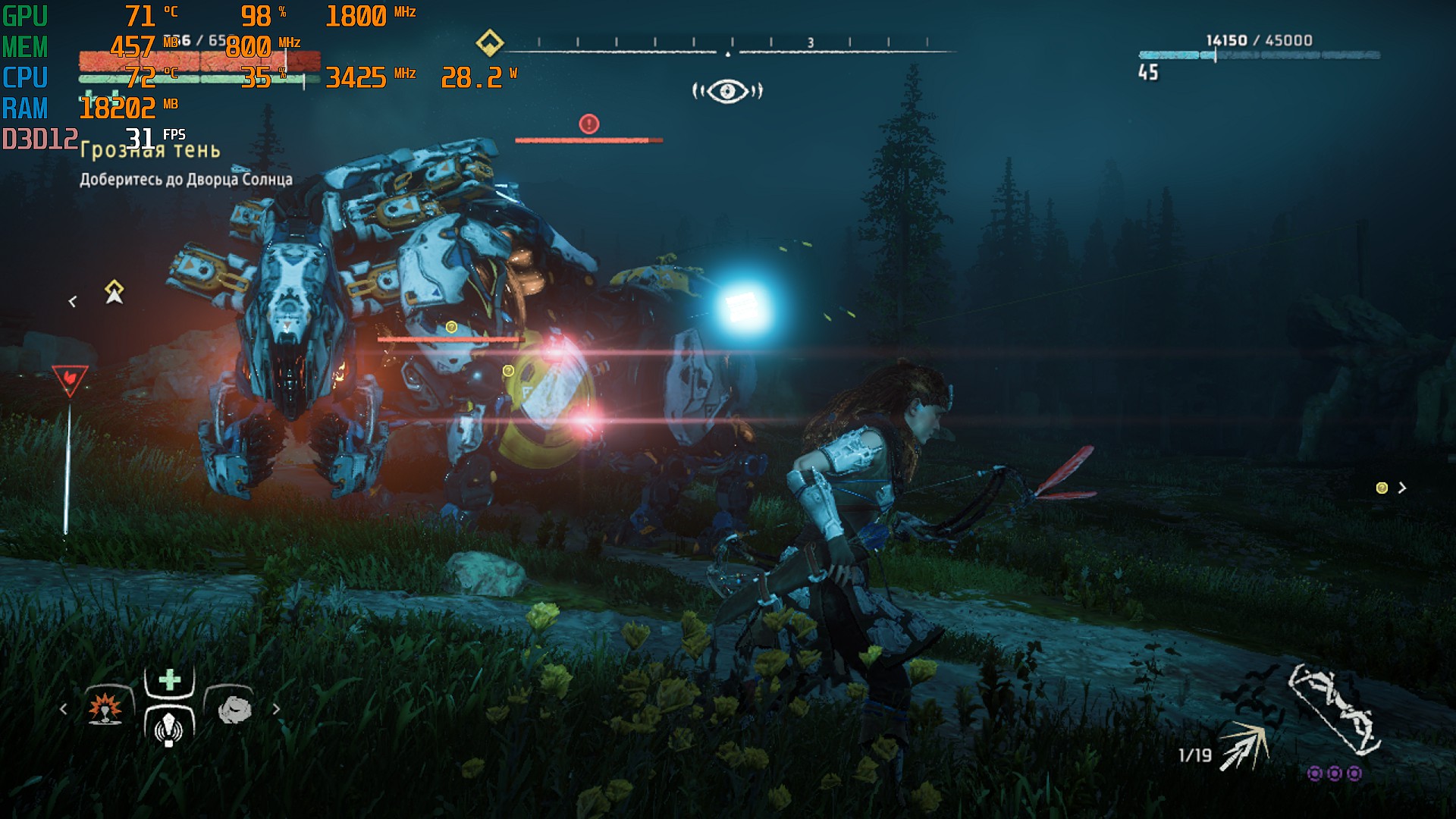1456x819 pixels.
Task: Select the triple arrow ammo icon
Action: pyautogui.click(x=1244, y=746)
